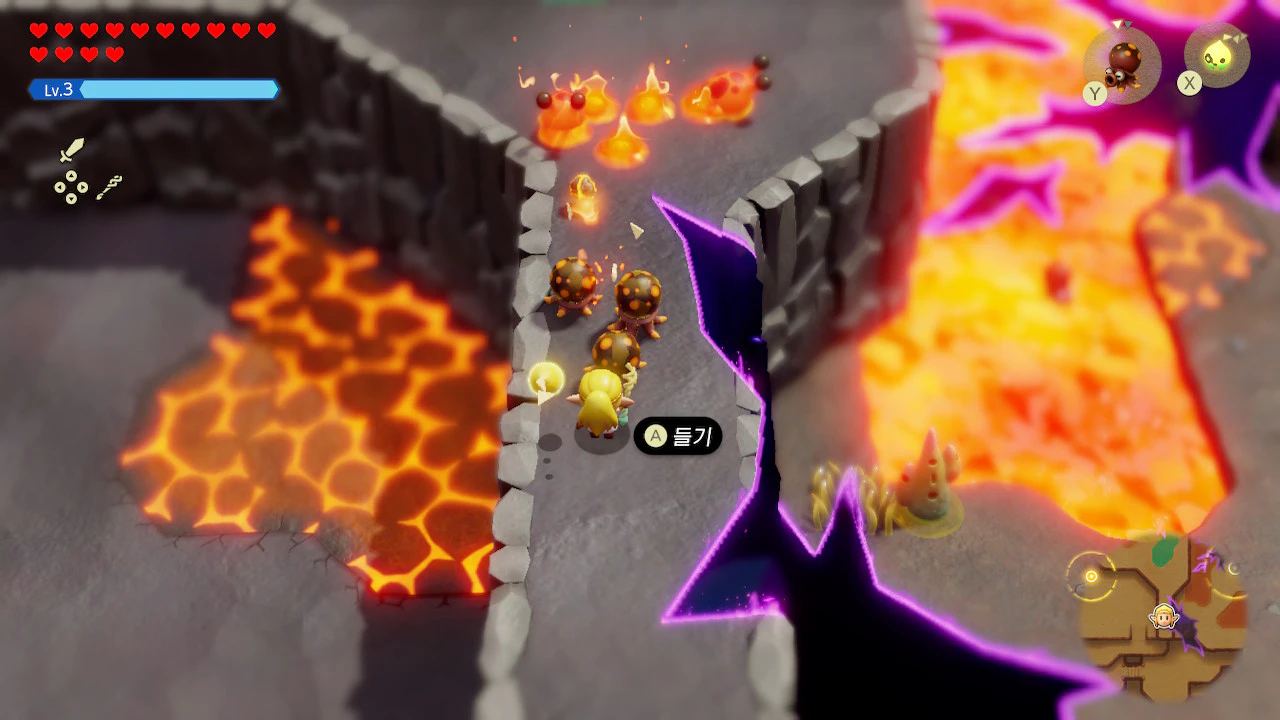Choose the sword icon in the HUD
Viewport: 1280px width, 720px height.
point(72,151)
